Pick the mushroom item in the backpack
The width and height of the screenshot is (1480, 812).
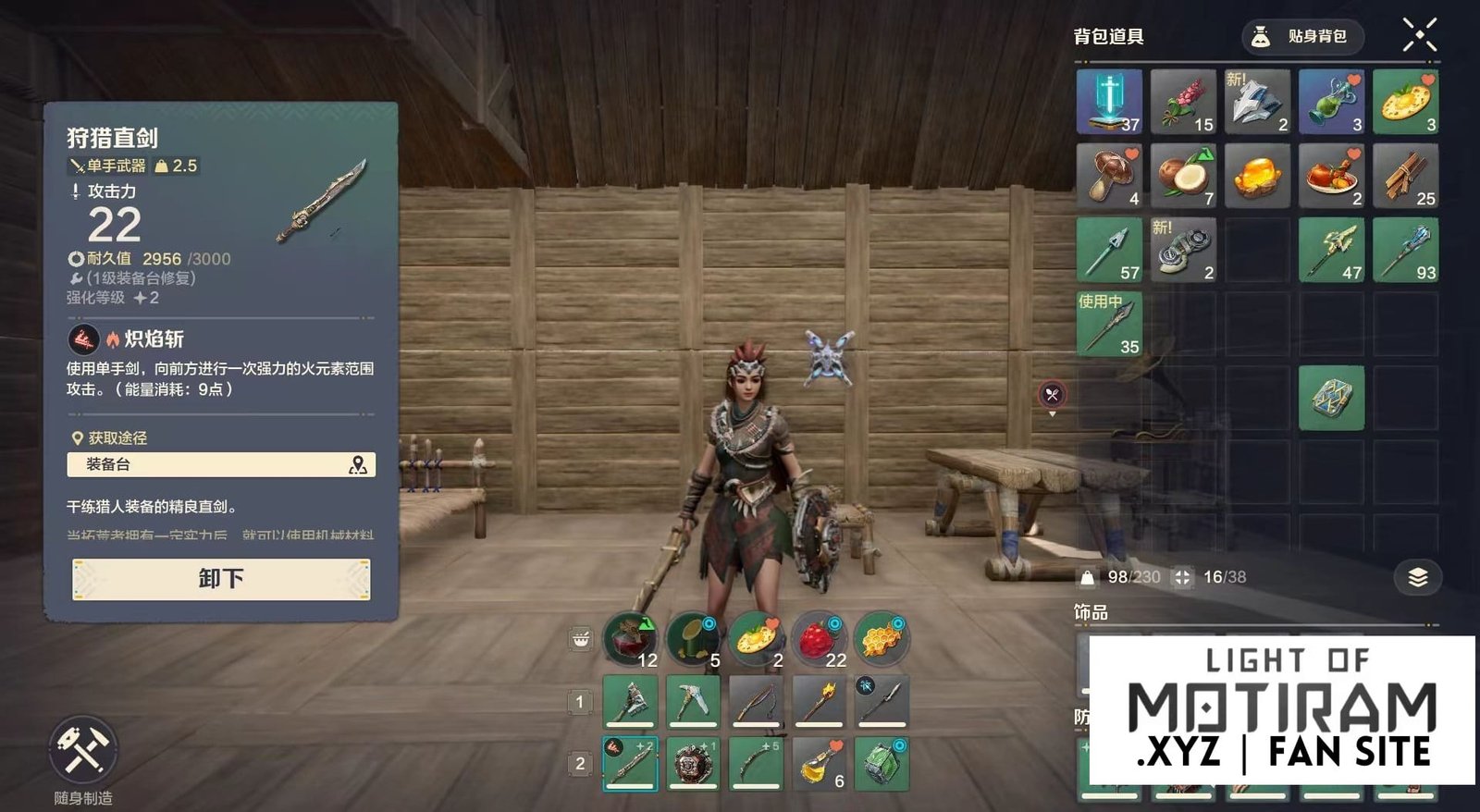coord(1109,175)
